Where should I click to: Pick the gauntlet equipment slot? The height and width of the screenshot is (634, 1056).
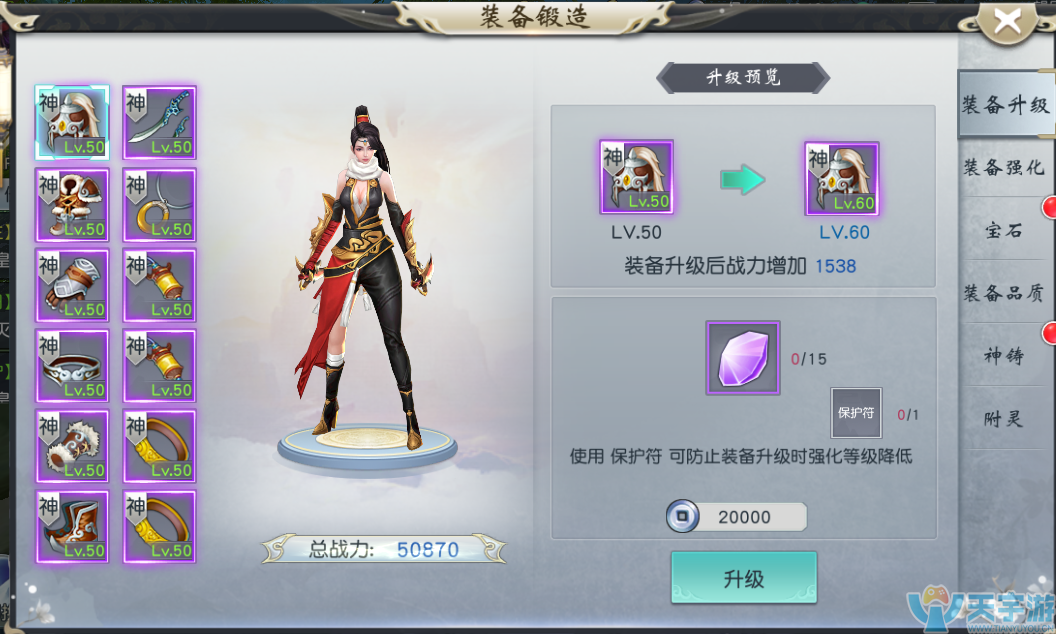(72, 285)
